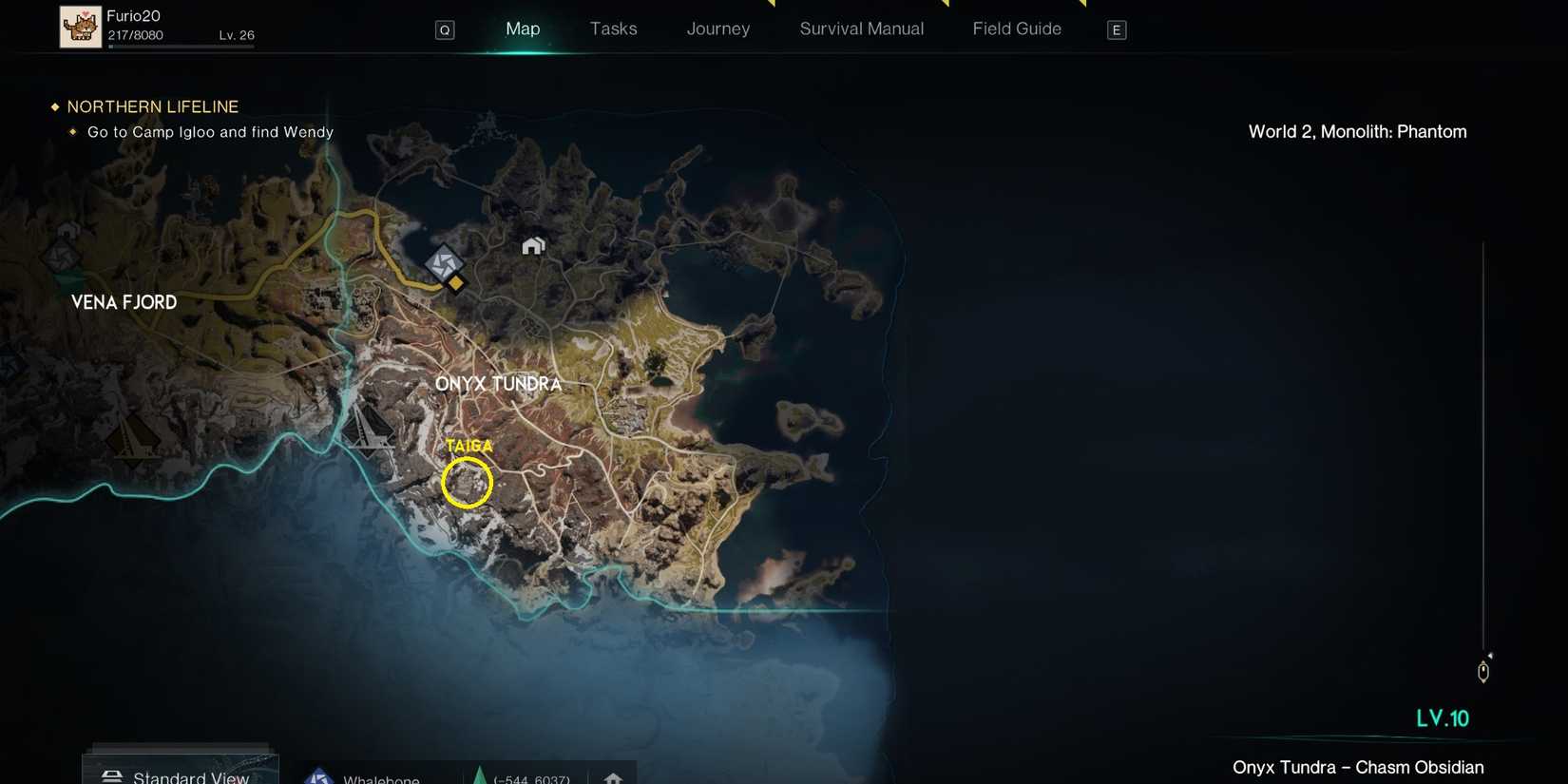Toggle the E shortcut indicator right of Field Guide

(x=1116, y=29)
